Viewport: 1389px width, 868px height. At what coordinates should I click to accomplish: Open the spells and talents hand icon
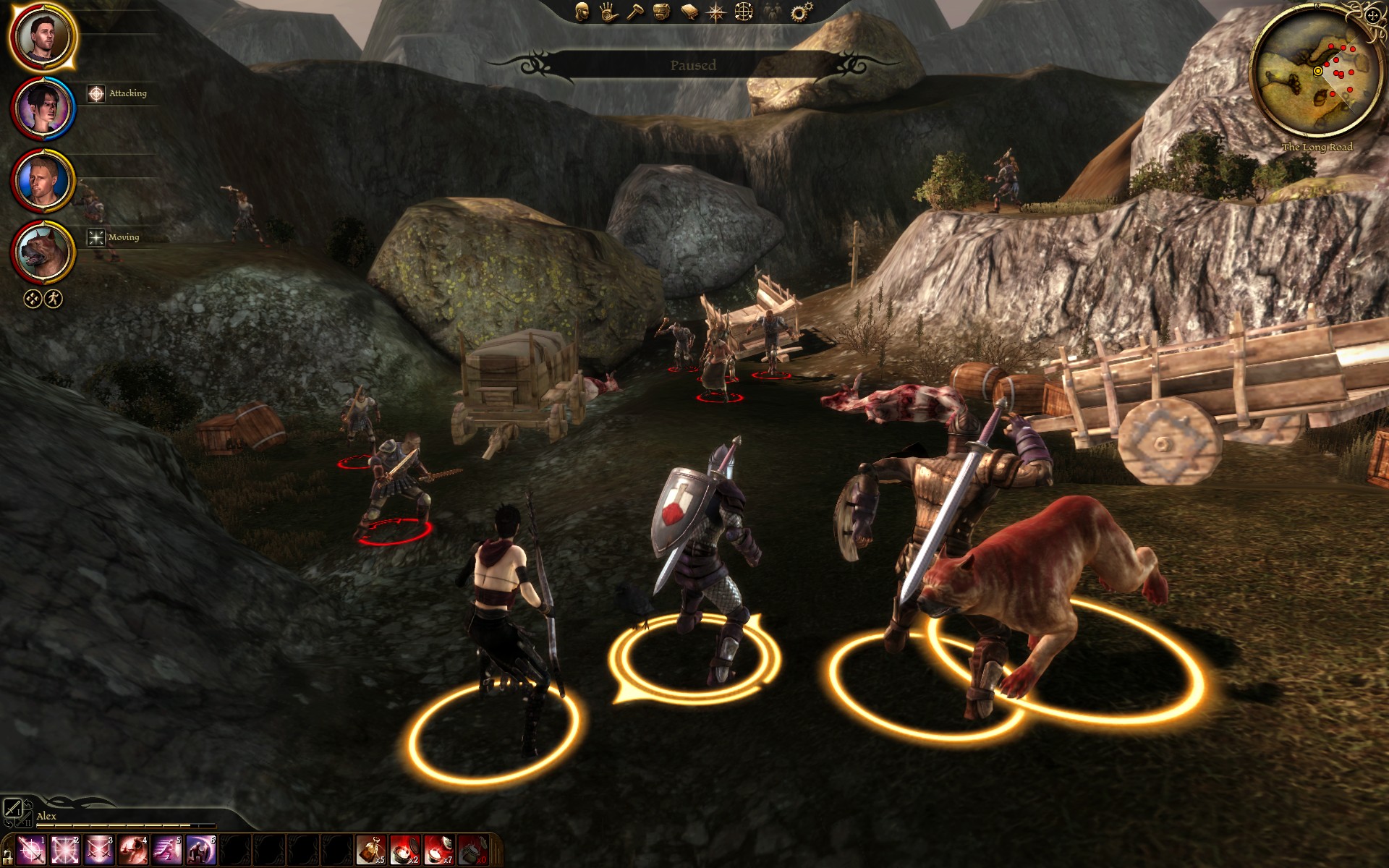[608, 12]
